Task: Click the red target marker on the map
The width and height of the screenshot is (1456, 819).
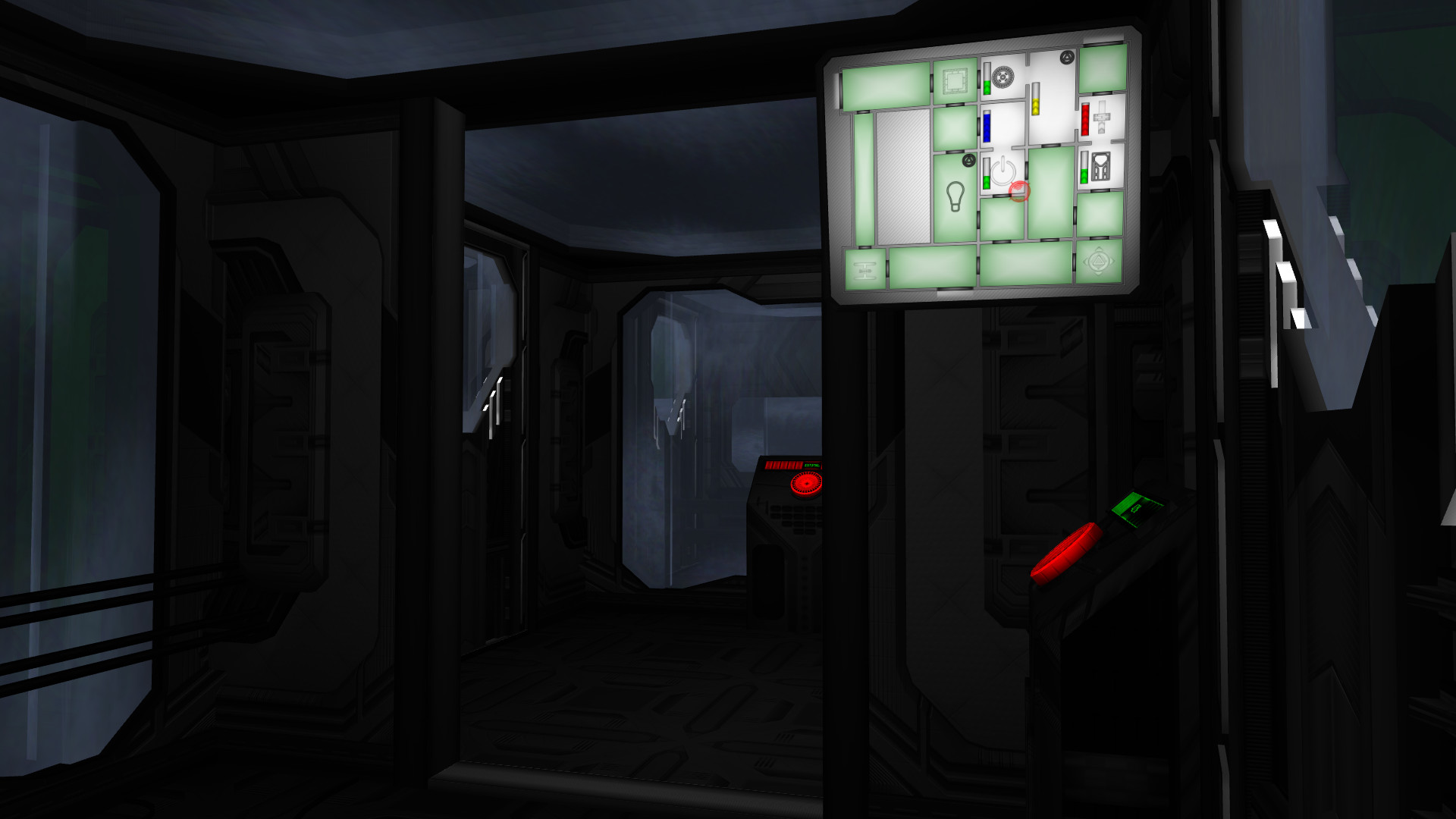Action: click(x=1019, y=191)
